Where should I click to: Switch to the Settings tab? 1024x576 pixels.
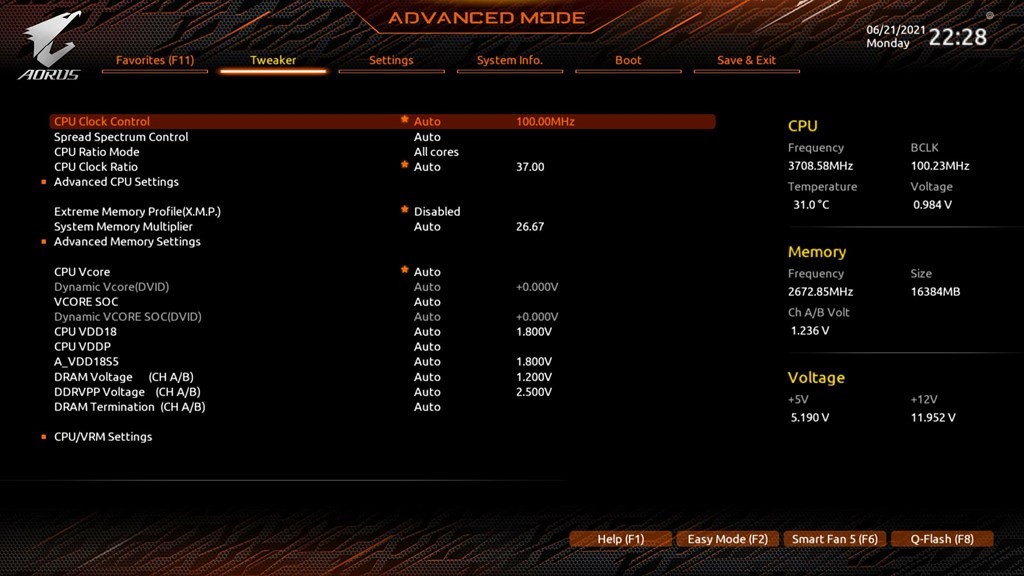(x=391, y=60)
